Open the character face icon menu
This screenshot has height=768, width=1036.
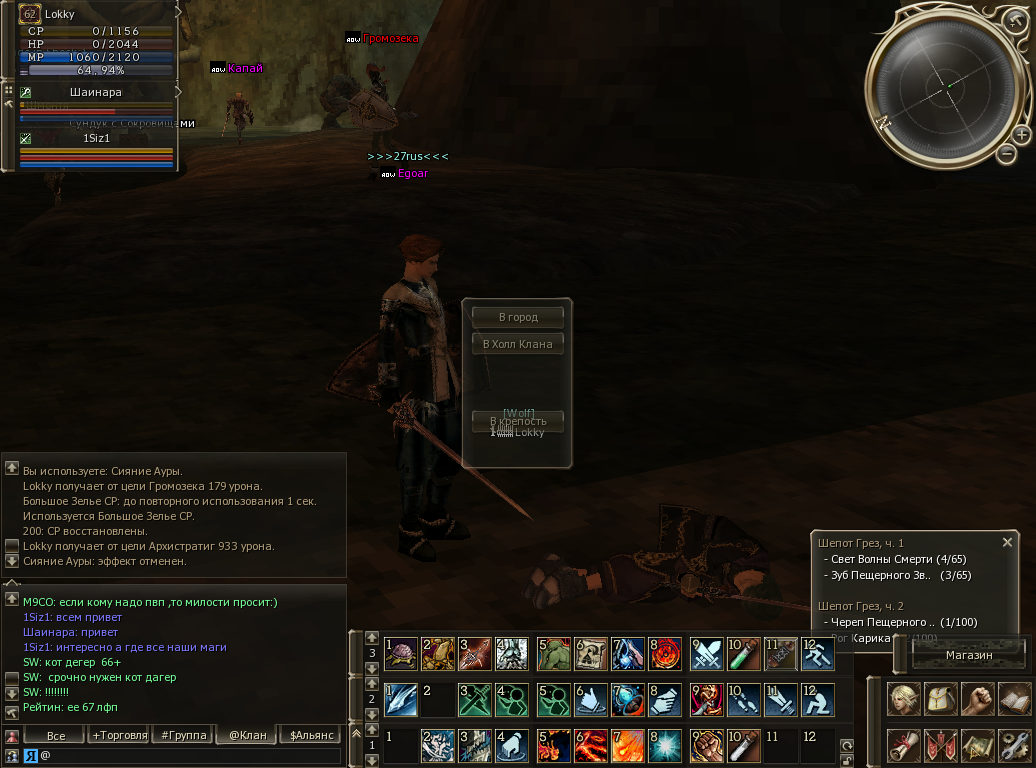pyautogui.click(x=903, y=699)
